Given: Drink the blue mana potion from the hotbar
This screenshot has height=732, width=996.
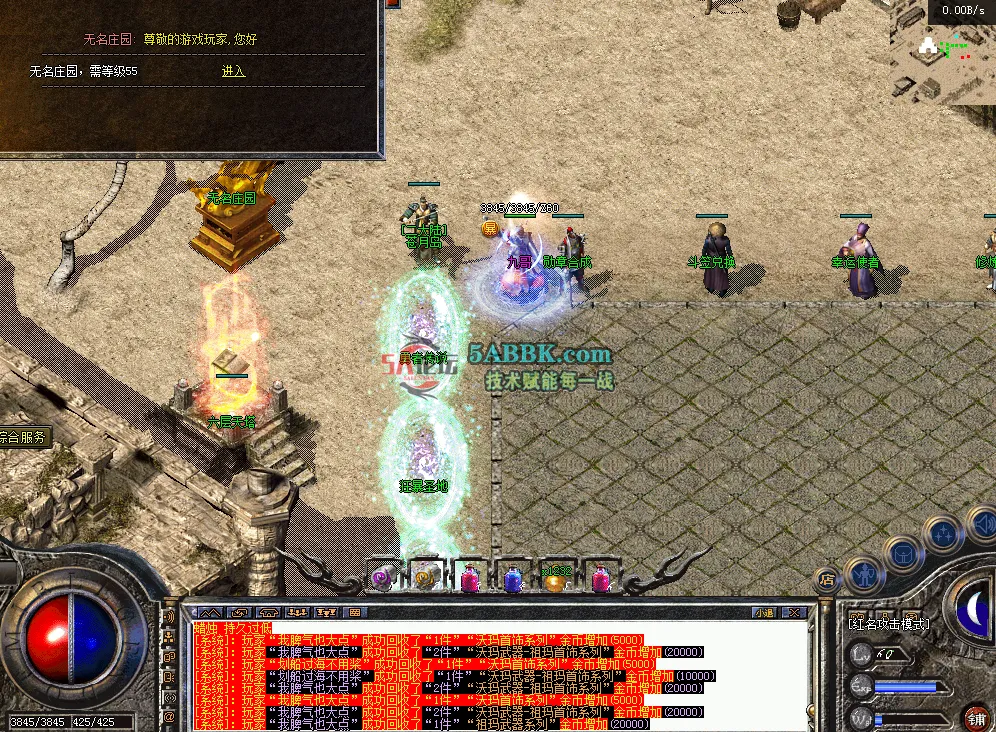Looking at the screenshot, I should 512,577.
